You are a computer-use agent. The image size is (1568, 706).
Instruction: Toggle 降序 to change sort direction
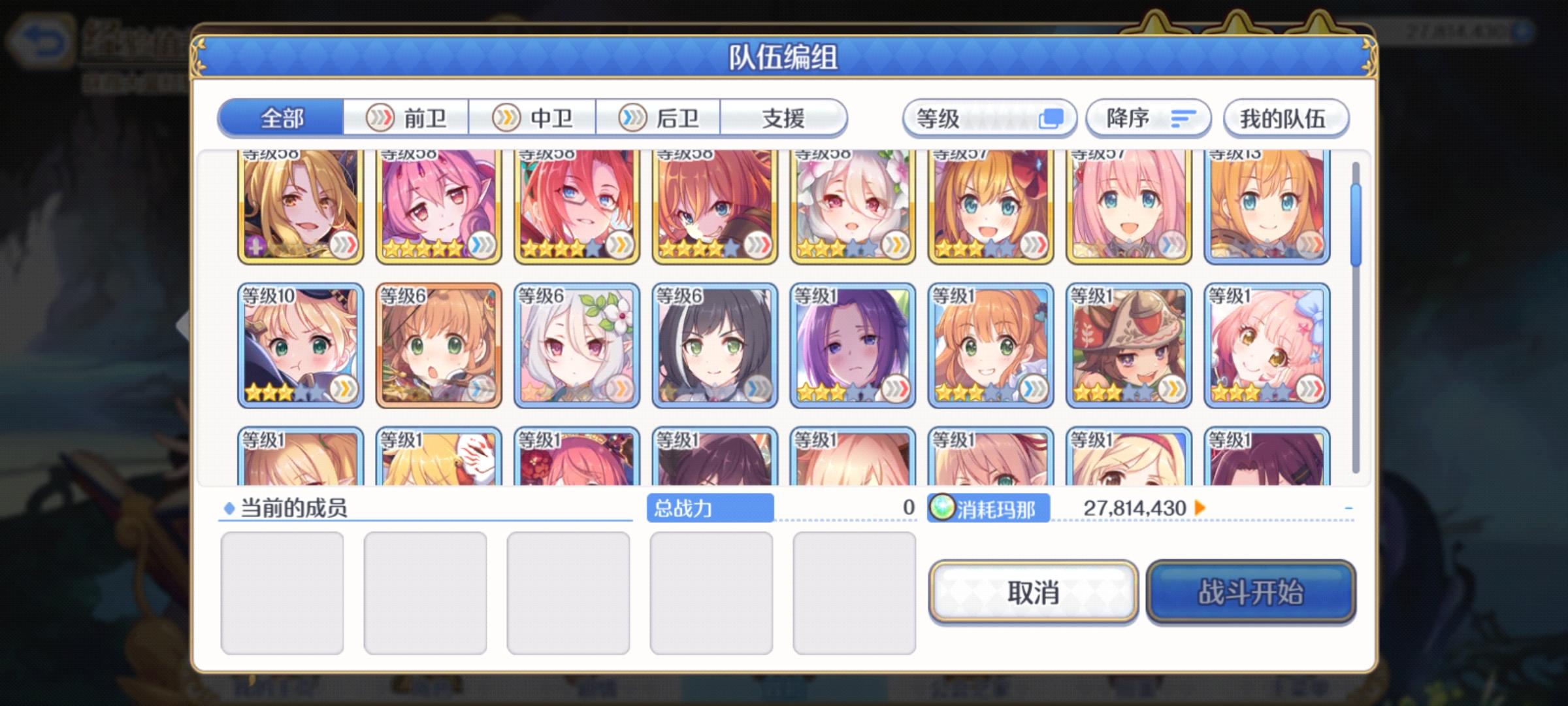pyautogui.click(x=1148, y=118)
